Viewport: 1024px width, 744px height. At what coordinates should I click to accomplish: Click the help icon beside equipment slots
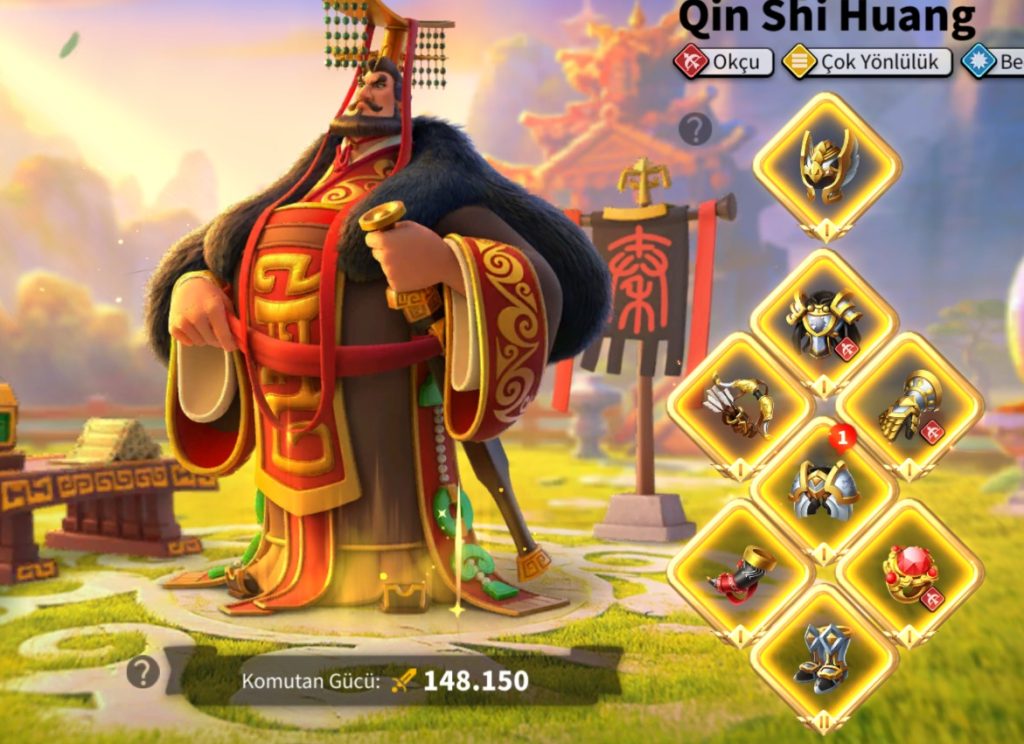(695, 129)
